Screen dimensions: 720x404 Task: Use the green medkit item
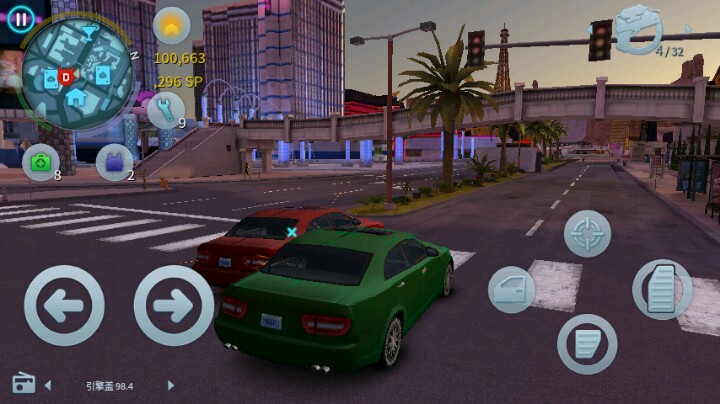point(41,161)
